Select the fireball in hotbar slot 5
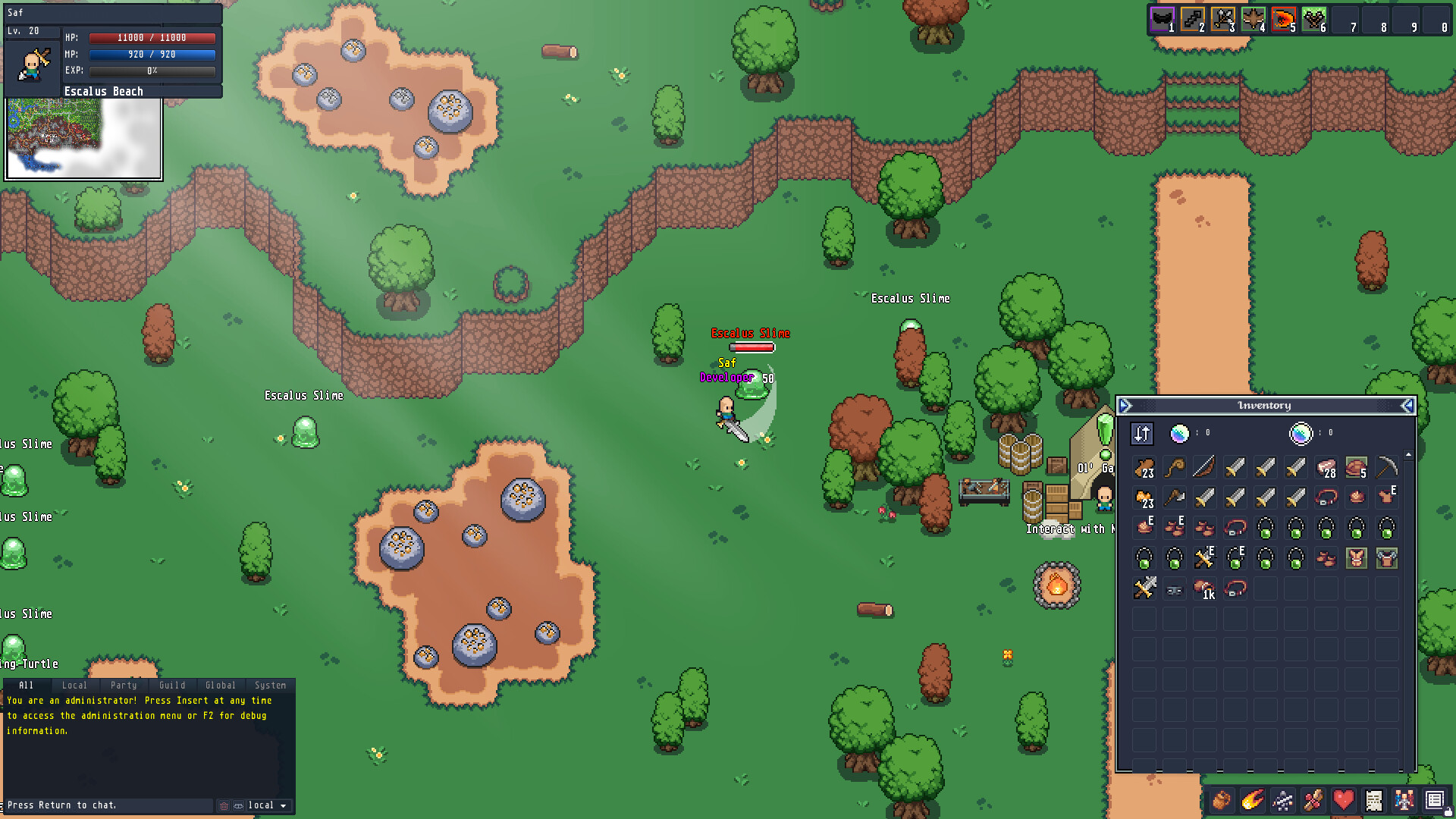Viewport: 1456px width, 819px height. 1284,19
